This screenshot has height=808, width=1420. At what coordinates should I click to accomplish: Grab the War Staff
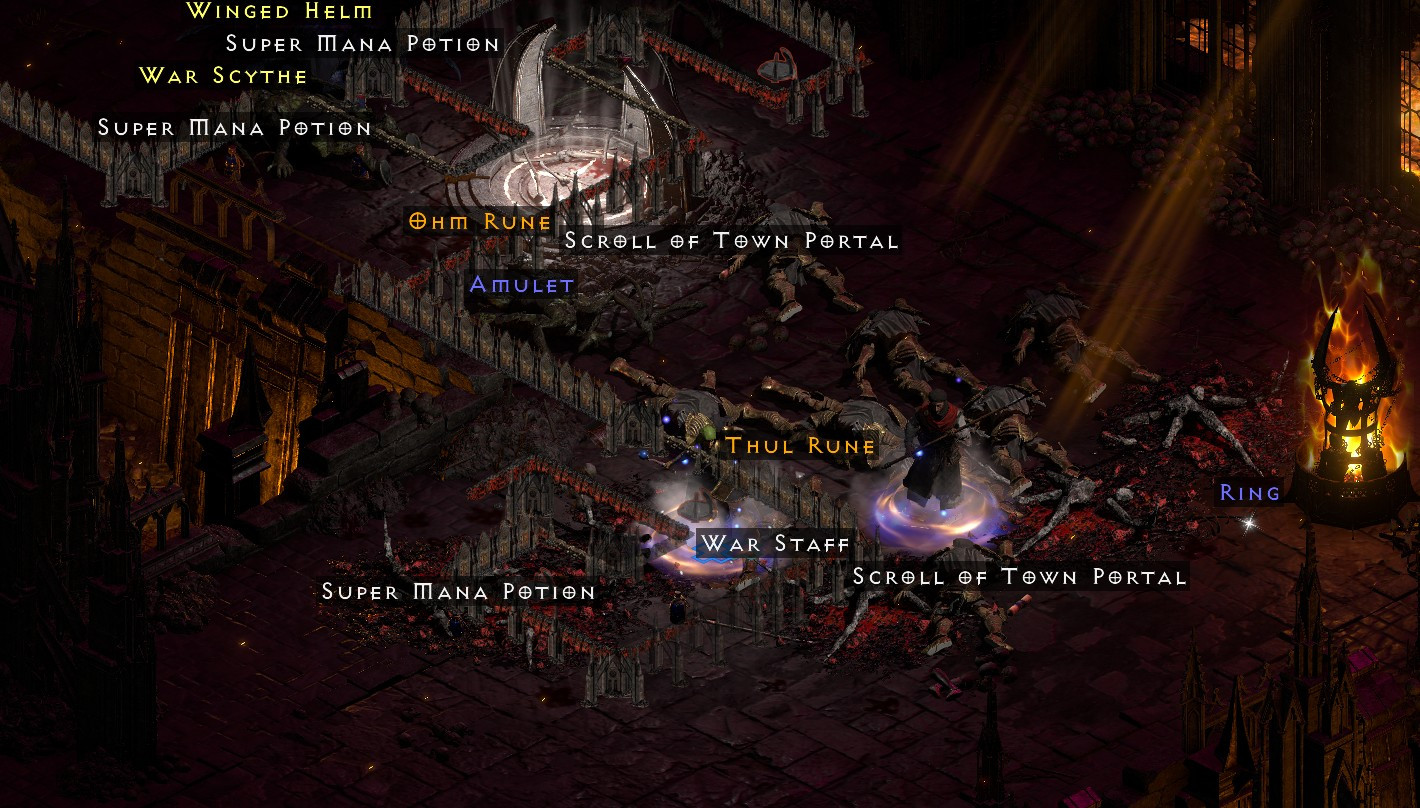click(775, 544)
